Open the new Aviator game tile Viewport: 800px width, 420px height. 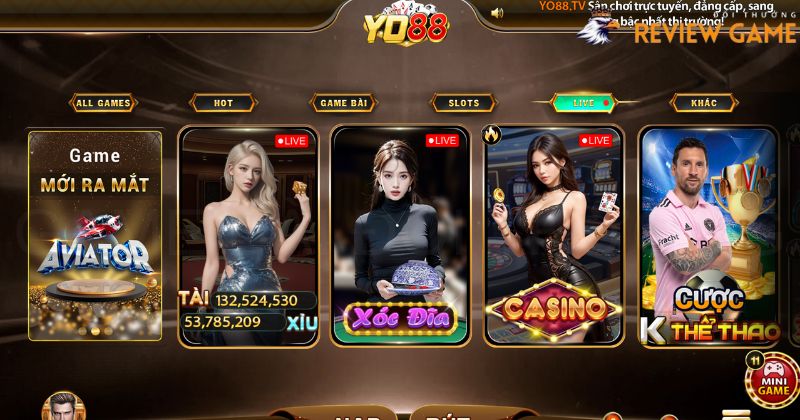95,235
